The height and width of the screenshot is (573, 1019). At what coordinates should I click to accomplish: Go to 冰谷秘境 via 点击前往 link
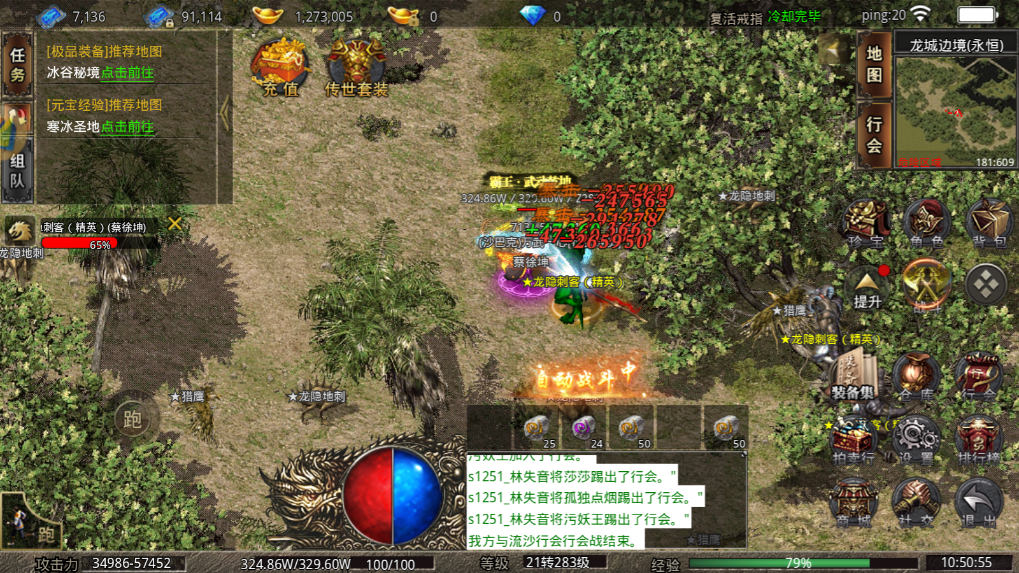coord(127,73)
